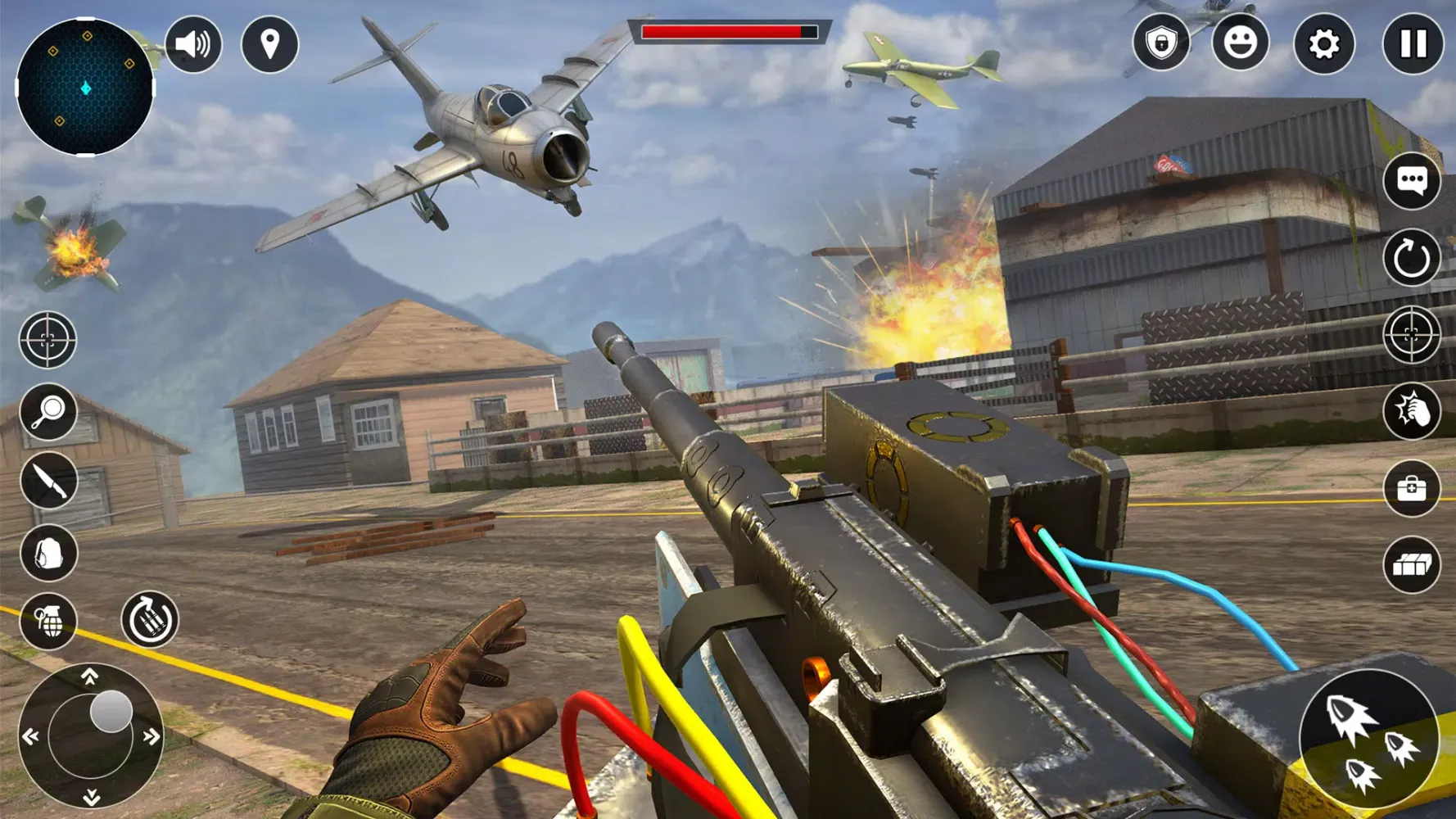Click the magnifier search icon
Screen dimensions: 1456x819
tap(47, 412)
